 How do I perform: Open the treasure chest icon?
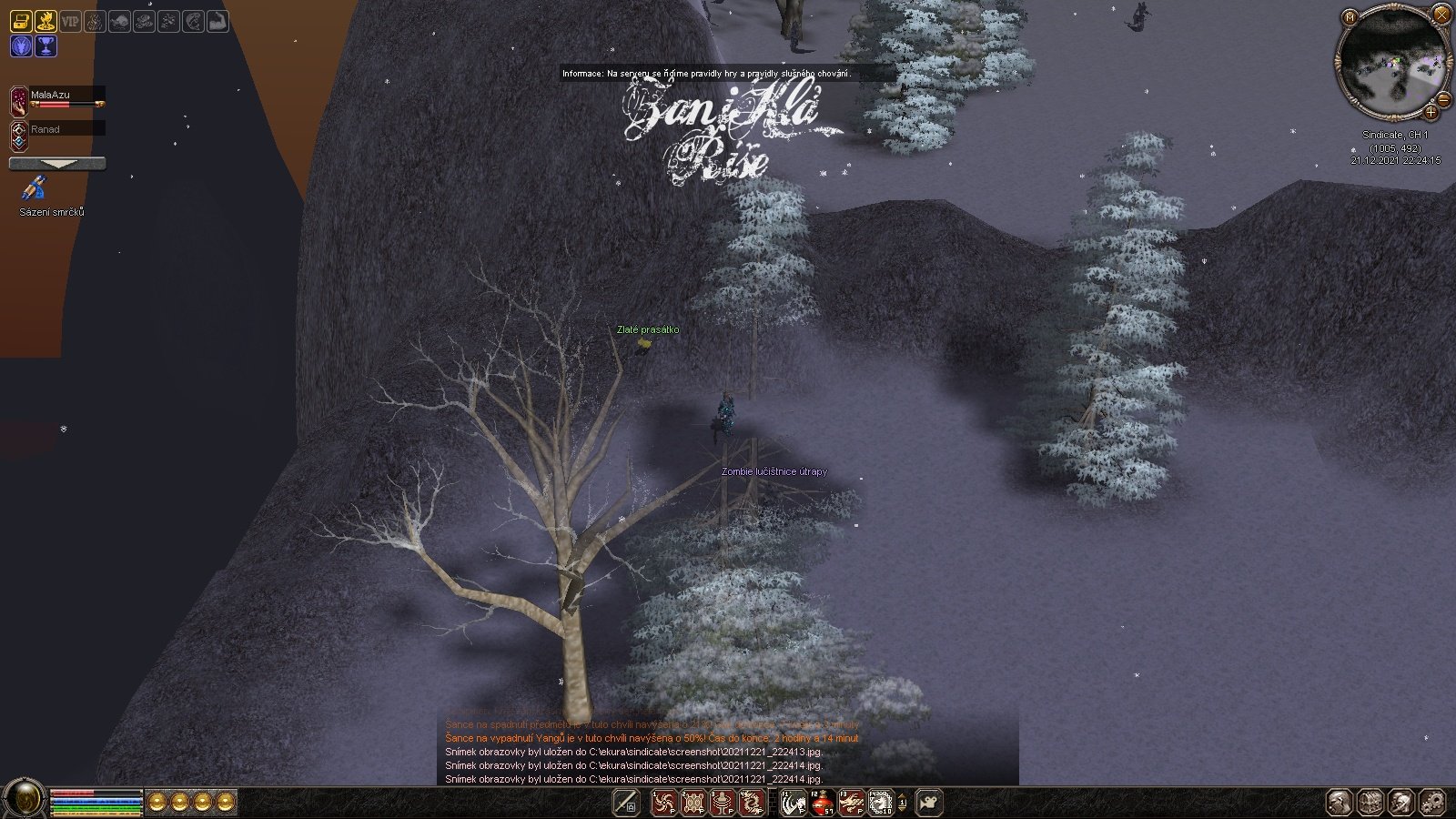[21, 20]
